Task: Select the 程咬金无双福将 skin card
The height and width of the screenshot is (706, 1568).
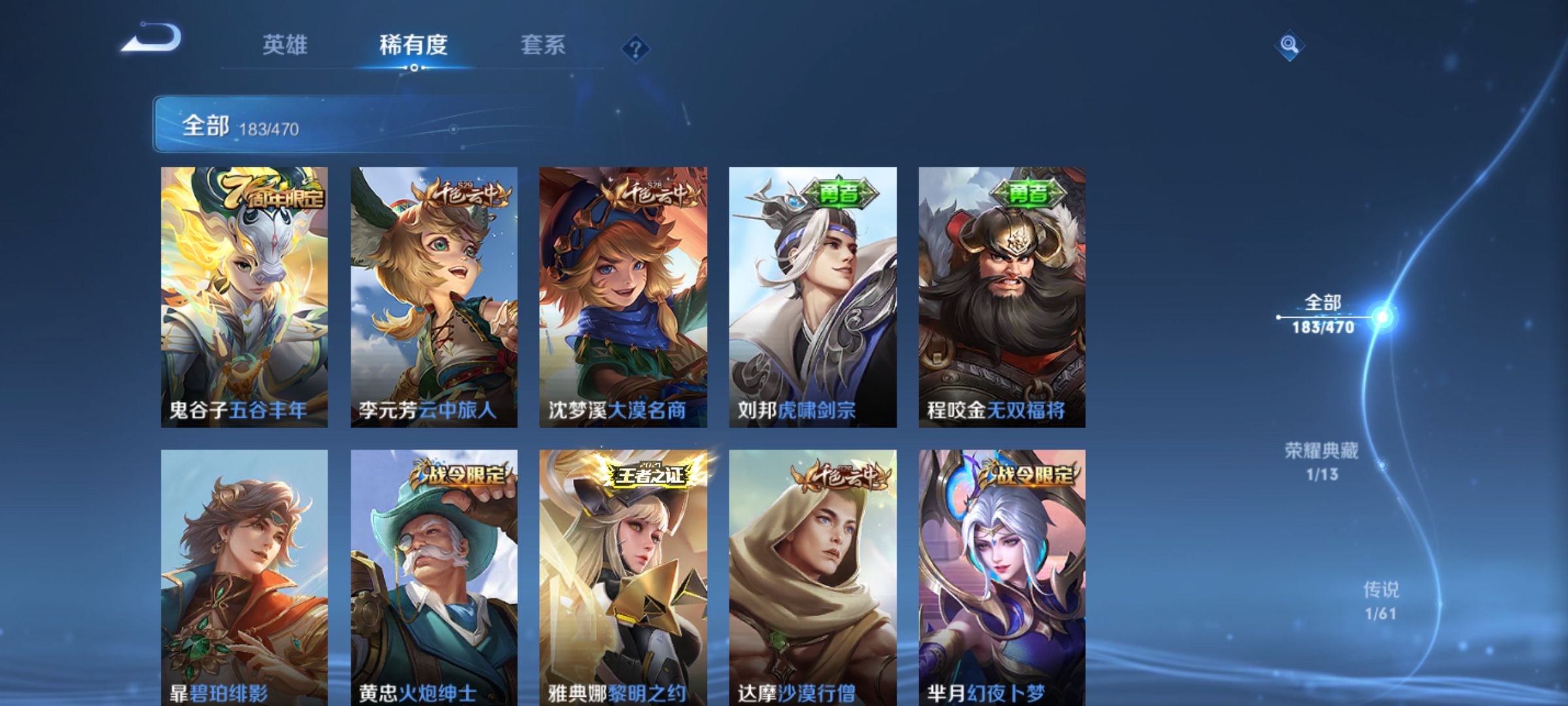Action: click(1002, 297)
